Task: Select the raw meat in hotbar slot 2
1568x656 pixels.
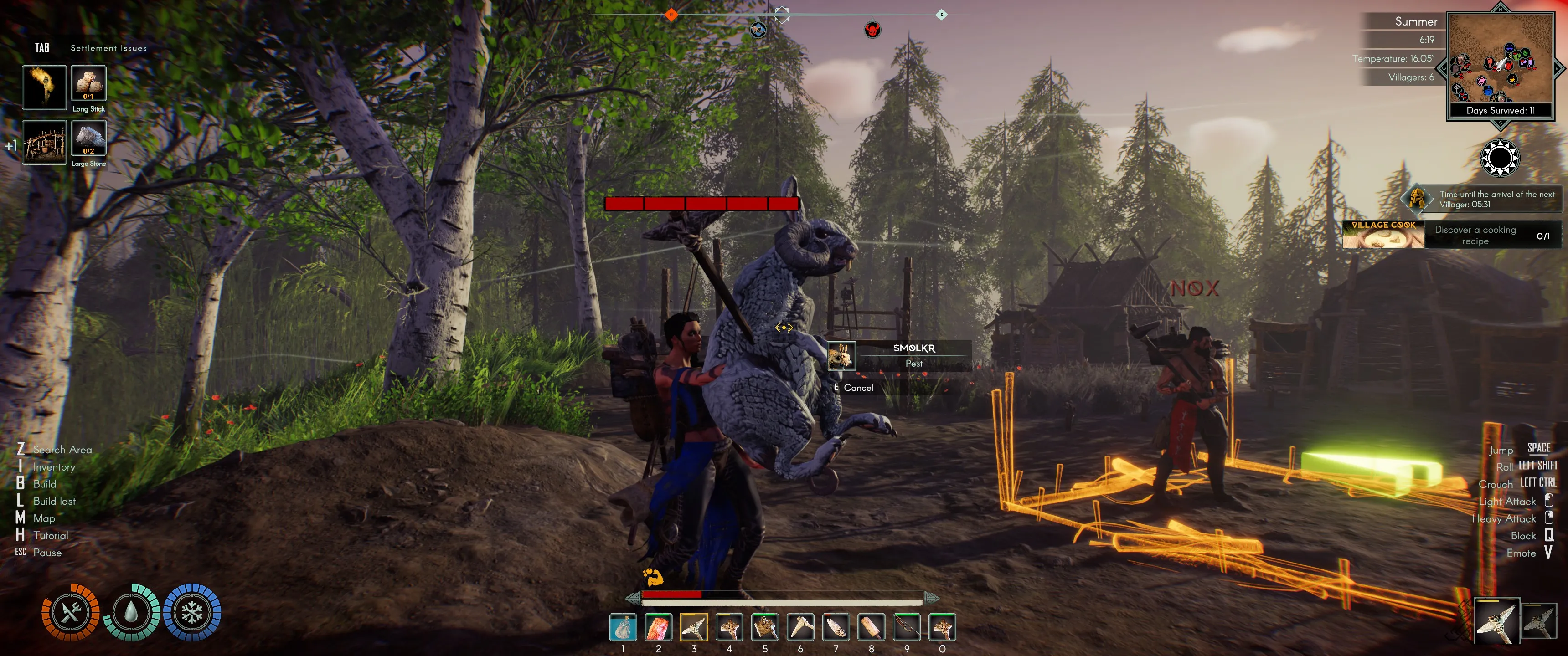Action: 658,627
